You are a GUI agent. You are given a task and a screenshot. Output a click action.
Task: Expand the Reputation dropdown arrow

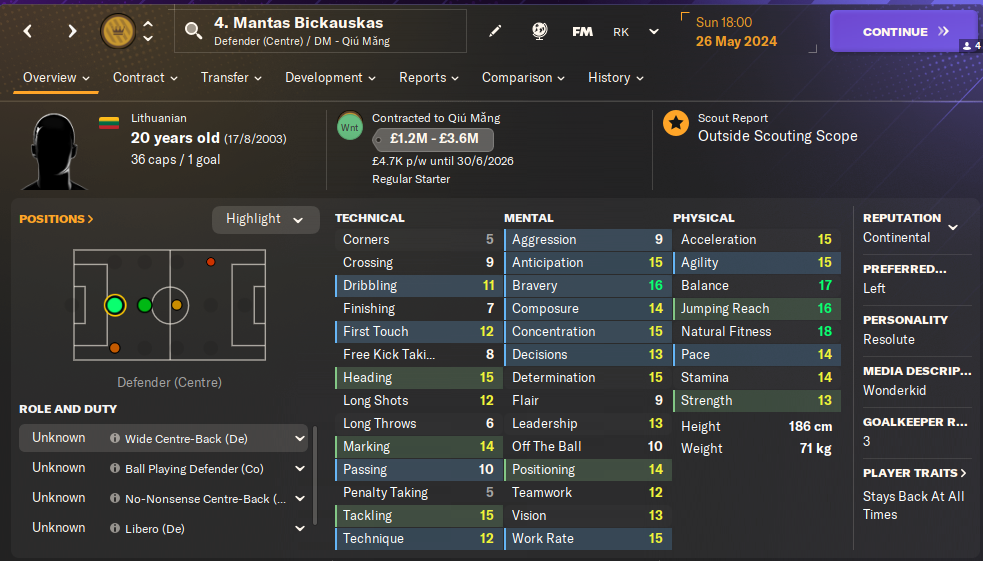[953, 228]
